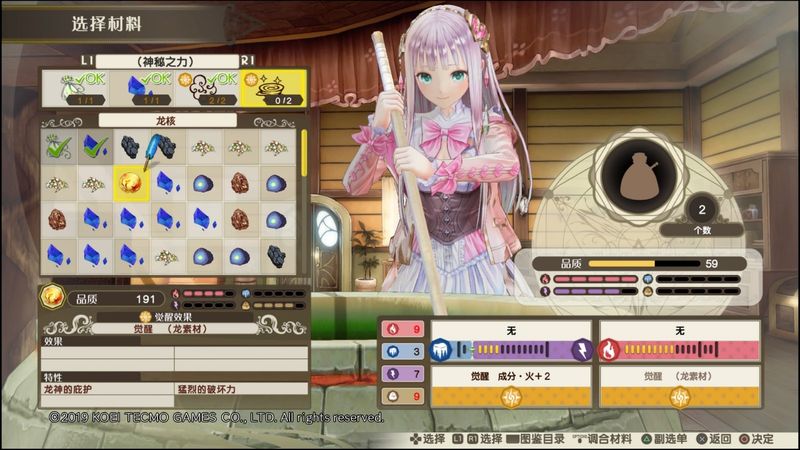Click the checked white flower material slot
This screenshot has width=800, height=450.
[59, 147]
